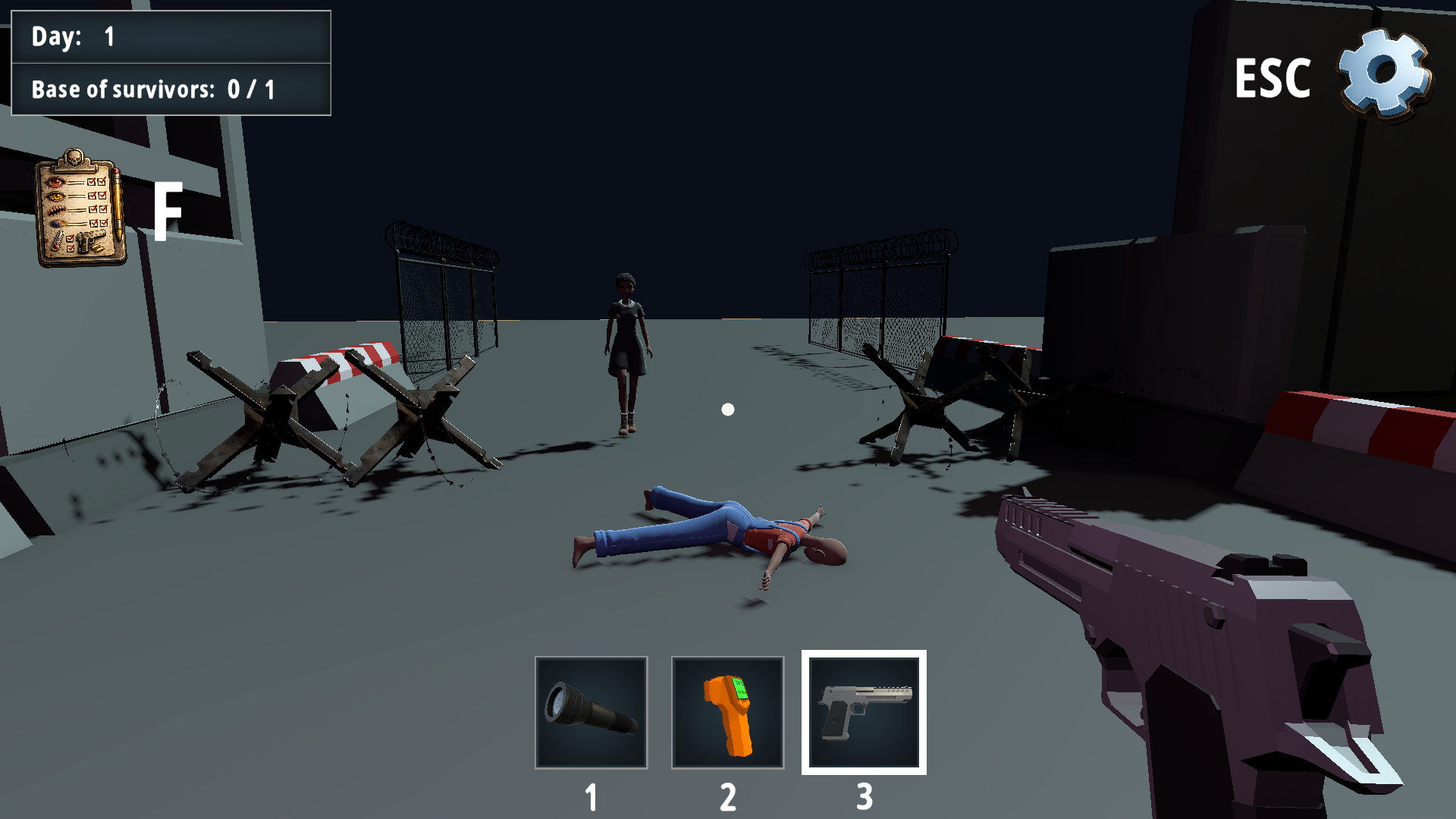Select the flashlight in slot 1

pos(591,711)
